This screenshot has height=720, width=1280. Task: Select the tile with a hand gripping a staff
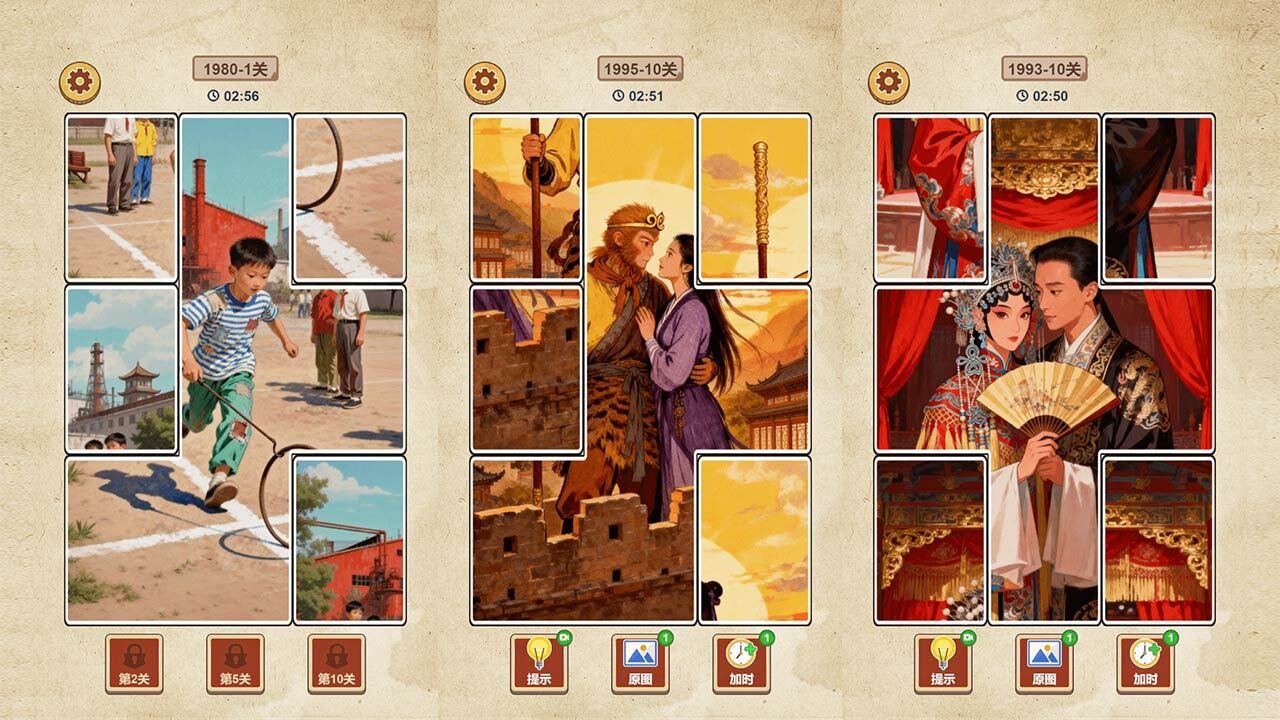tap(526, 197)
